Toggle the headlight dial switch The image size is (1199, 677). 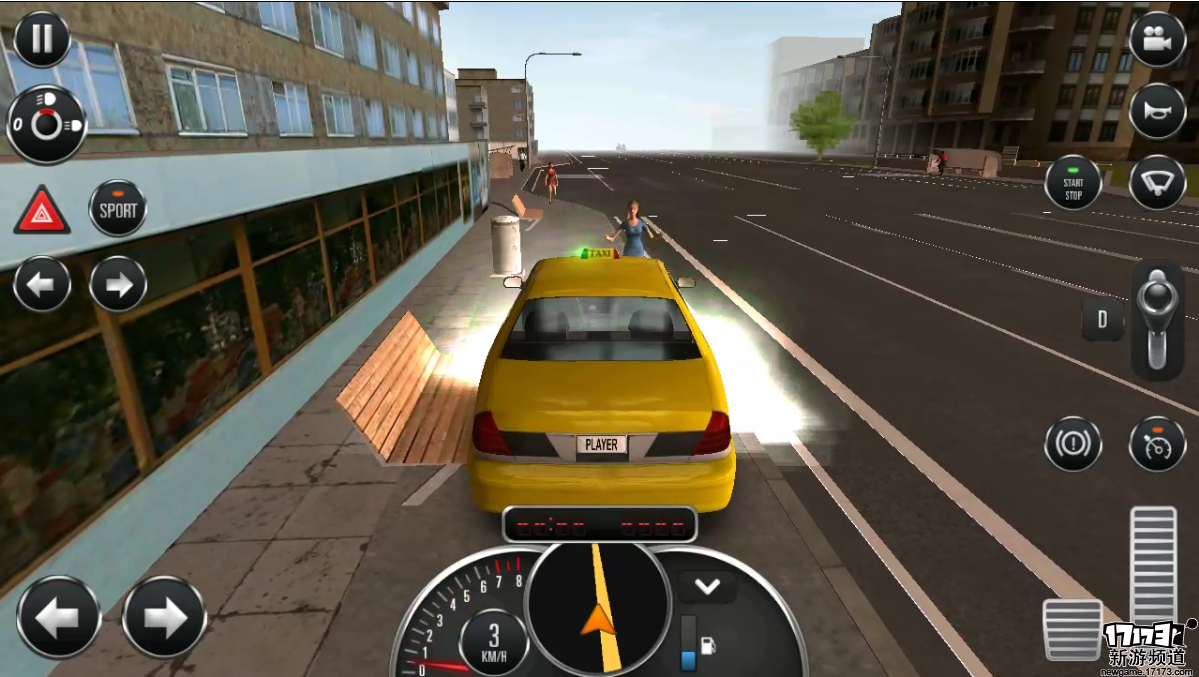point(46,125)
